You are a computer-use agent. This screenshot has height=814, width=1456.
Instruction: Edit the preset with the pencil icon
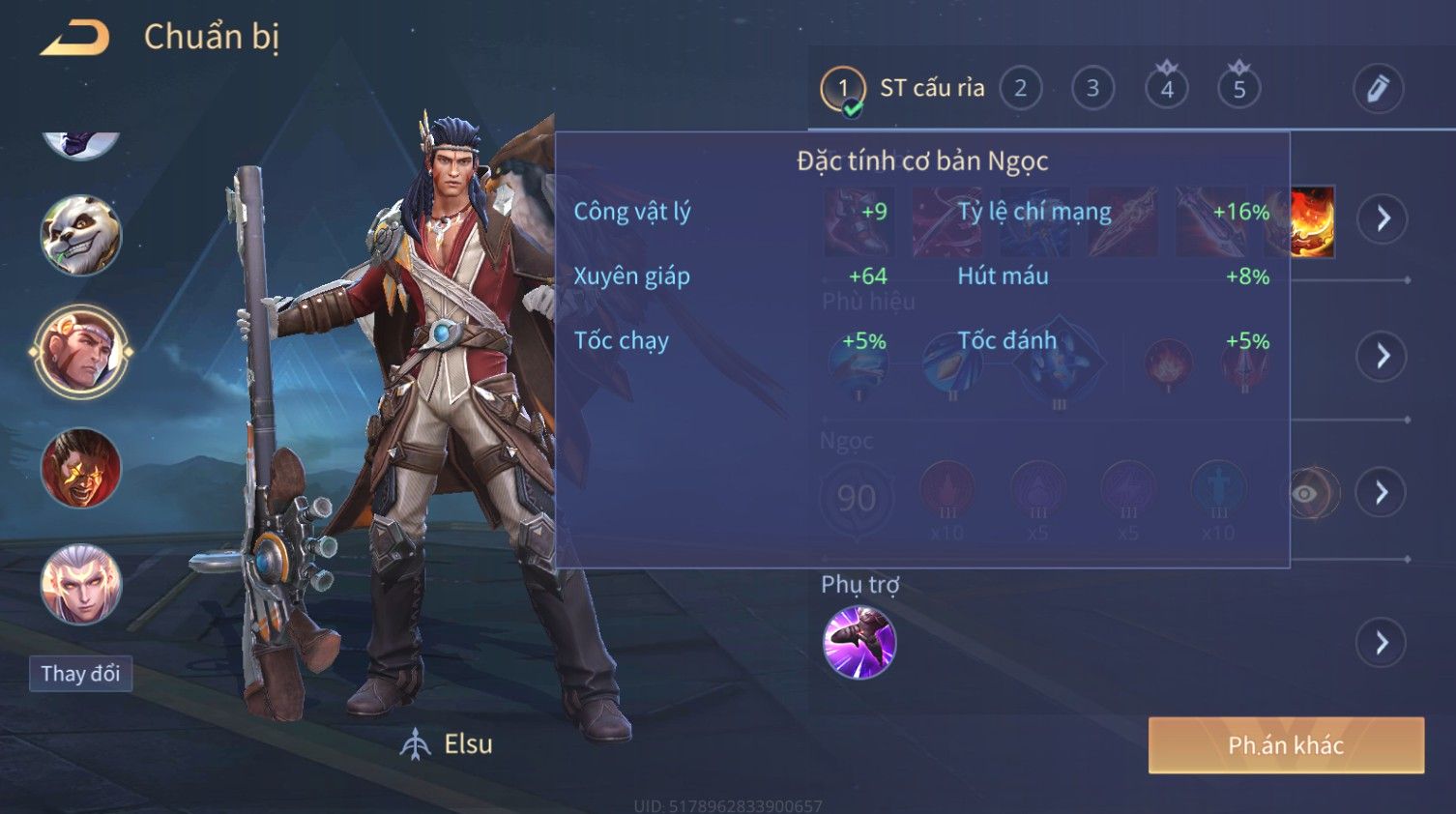click(1377, 88)
